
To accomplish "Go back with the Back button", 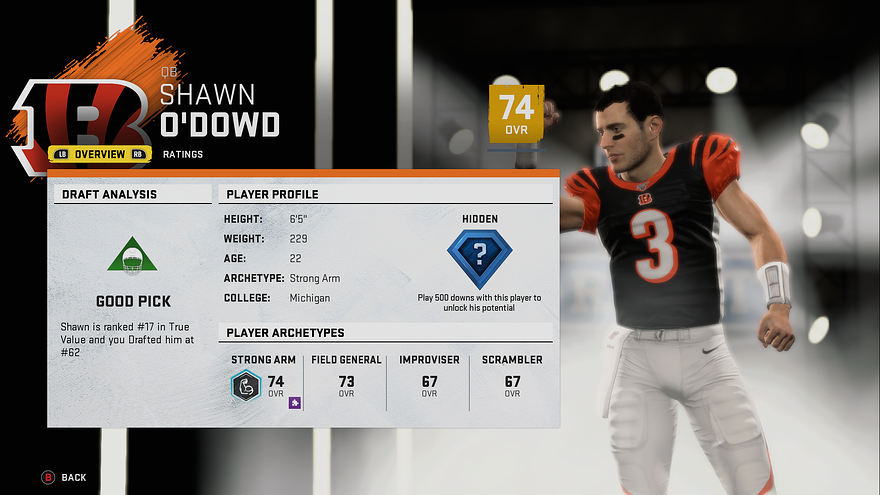I will [64, 478].
